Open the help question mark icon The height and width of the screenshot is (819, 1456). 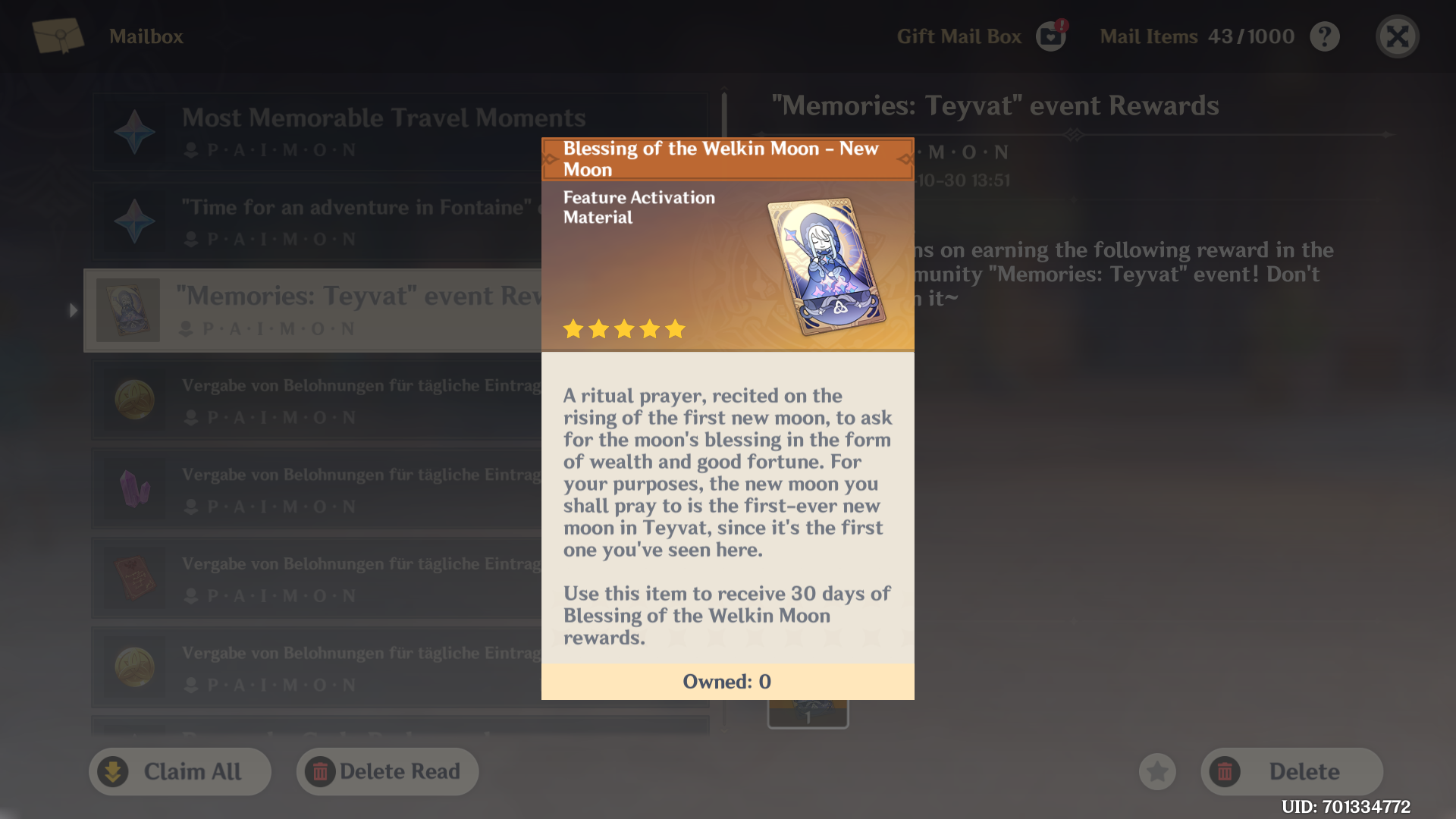[1325, 36]
